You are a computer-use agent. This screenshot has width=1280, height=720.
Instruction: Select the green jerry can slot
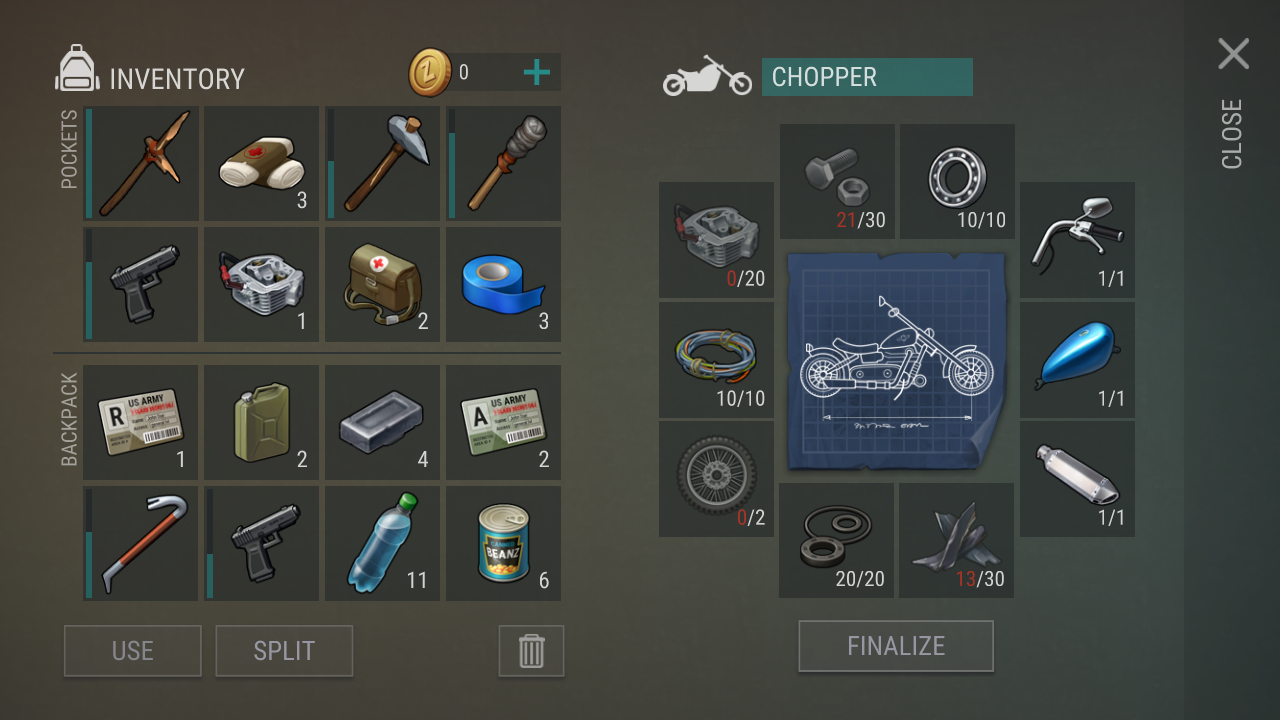(262, 423)
